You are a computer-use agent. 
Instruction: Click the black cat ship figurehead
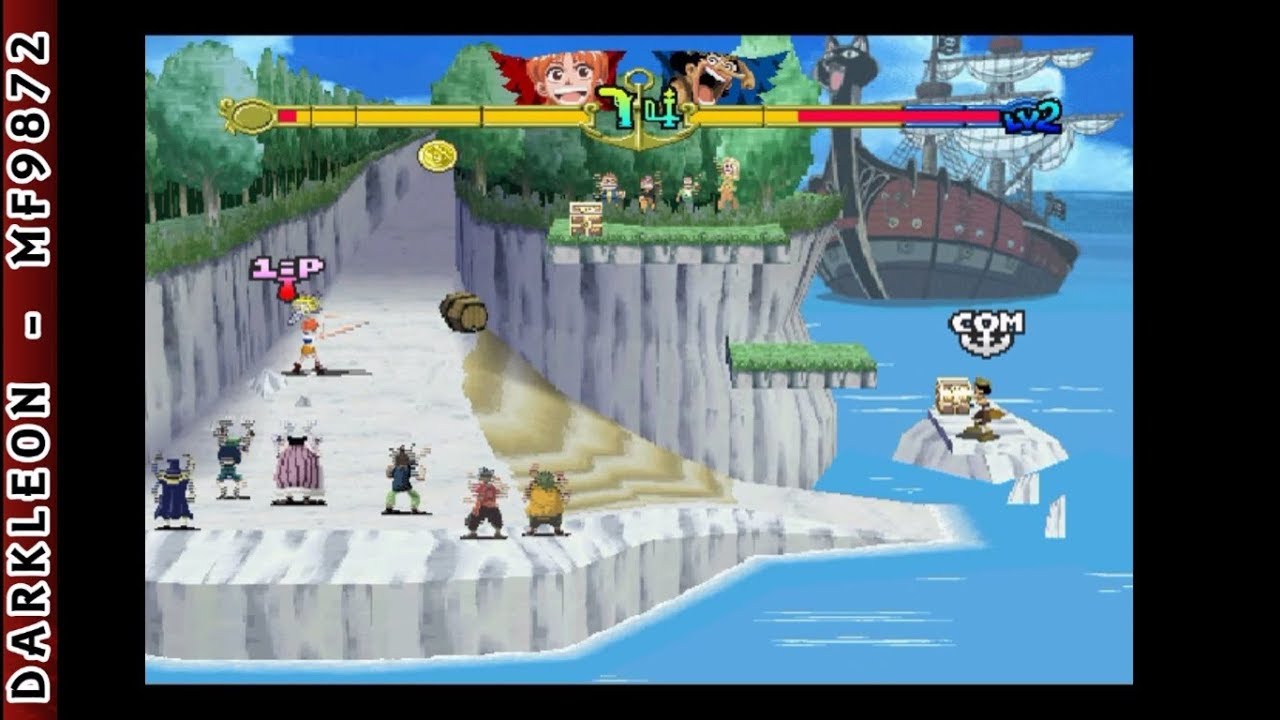(846, 70)
